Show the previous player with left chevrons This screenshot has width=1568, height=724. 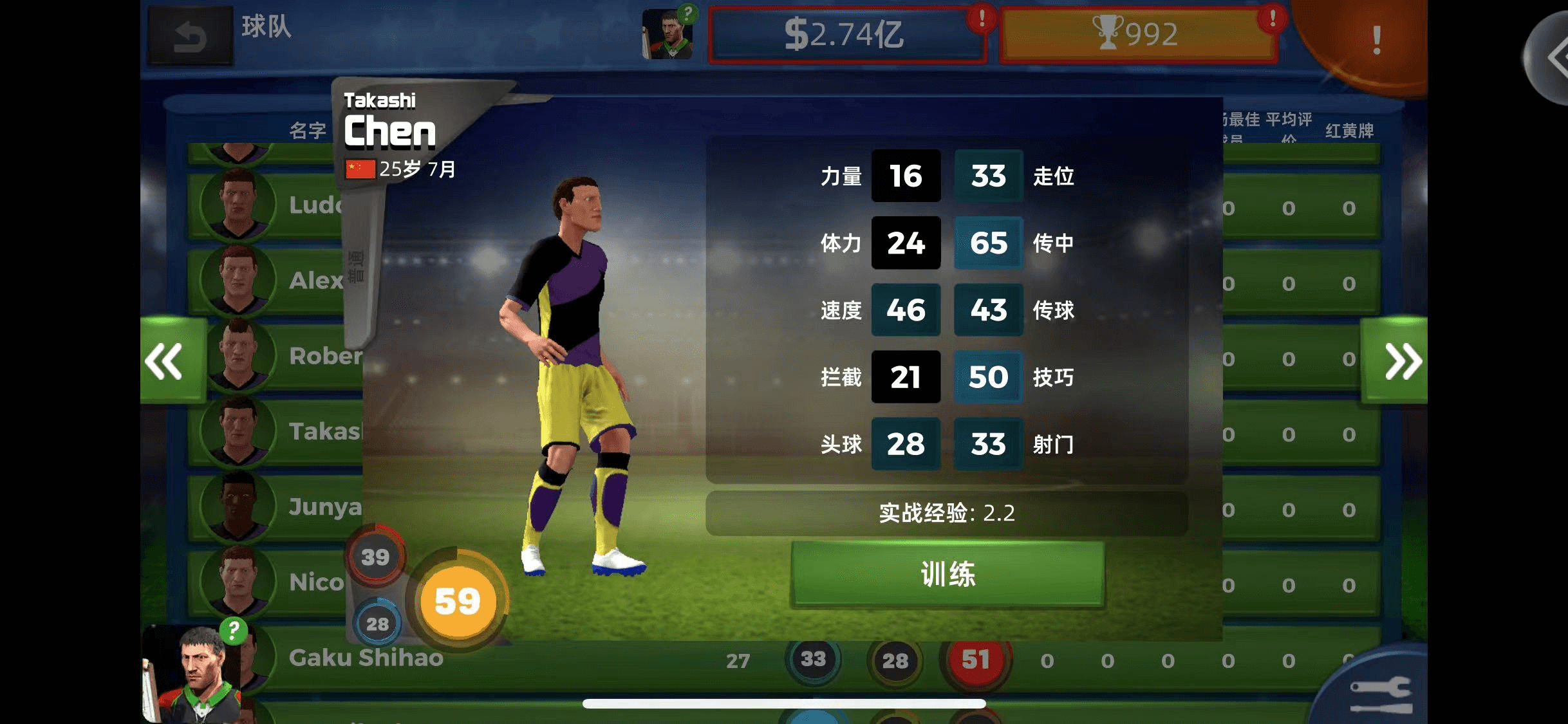[x=166, y=361]
